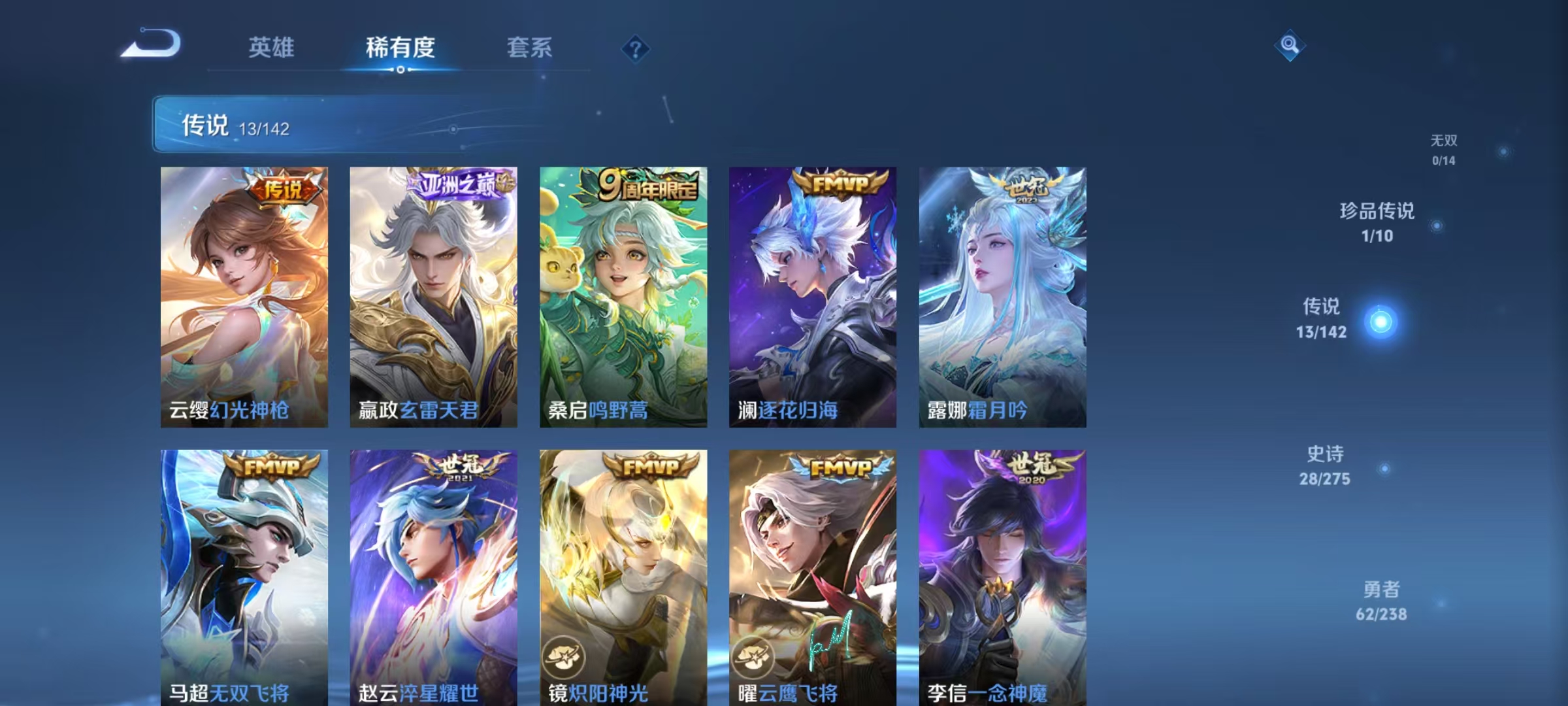Switch to the 英雄 tab
Screen dimensions: 1568x706
(272, 49)
